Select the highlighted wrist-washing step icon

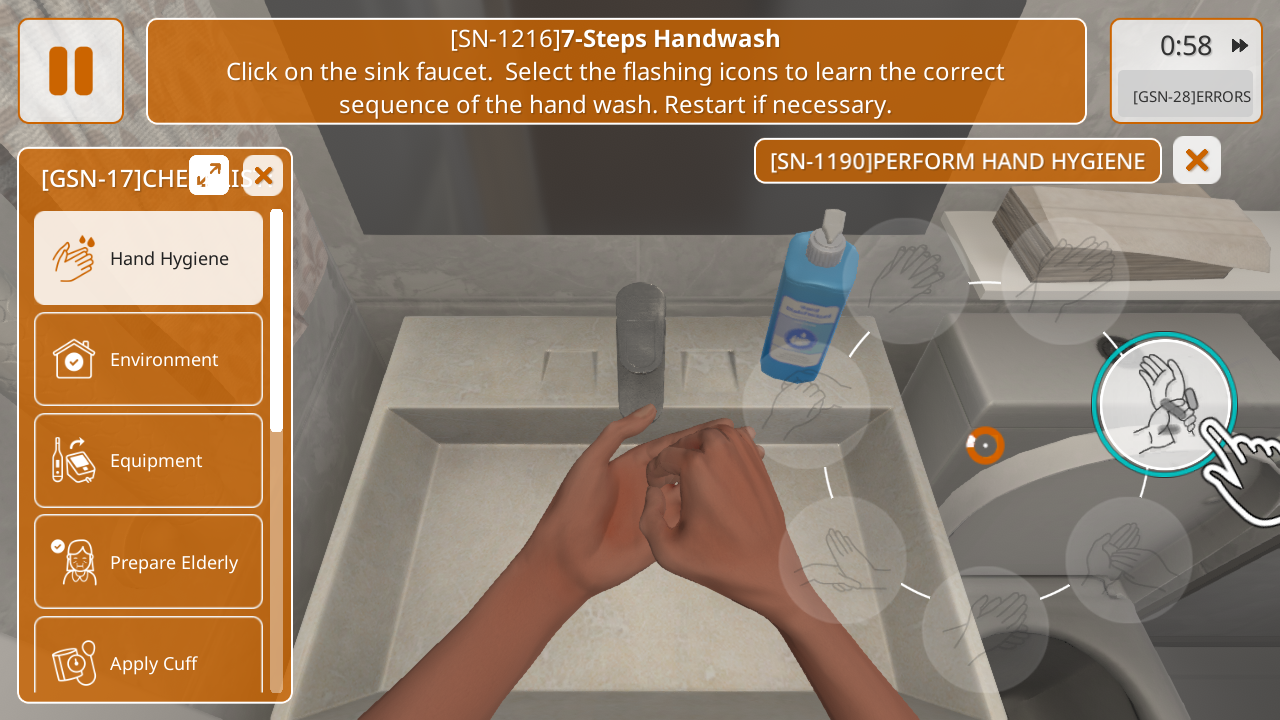[1163, 404]
